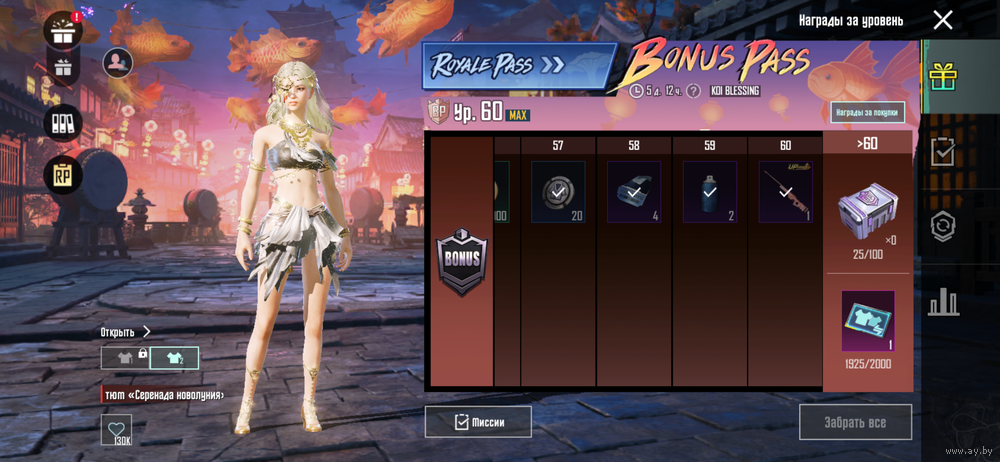The width and height of the screenshot is (1000, 462).
Task: Close the level rewards screen
Action: pyautogui.click(x=942, y=20)
